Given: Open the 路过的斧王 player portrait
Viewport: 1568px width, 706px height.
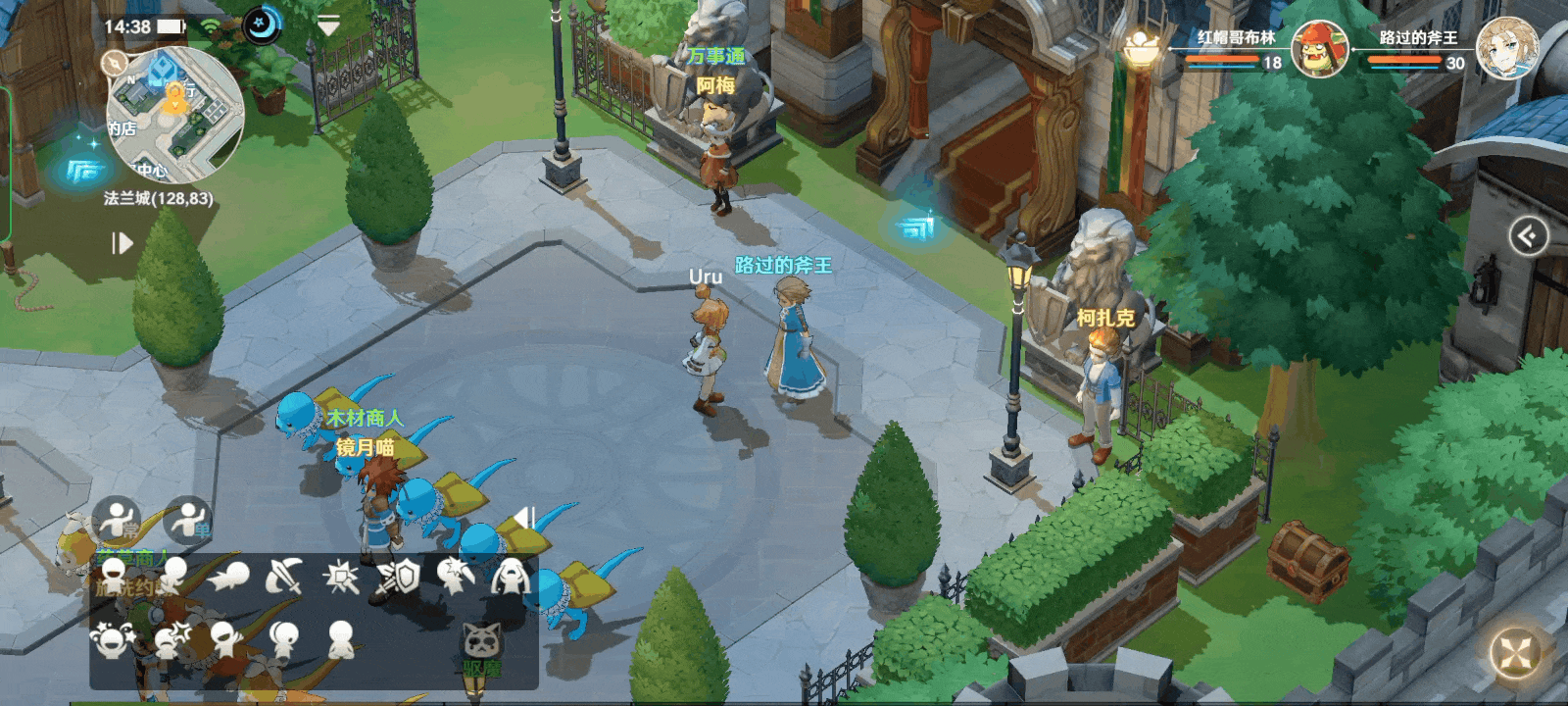Looking at the screenshot, I should coord(1506,47).
